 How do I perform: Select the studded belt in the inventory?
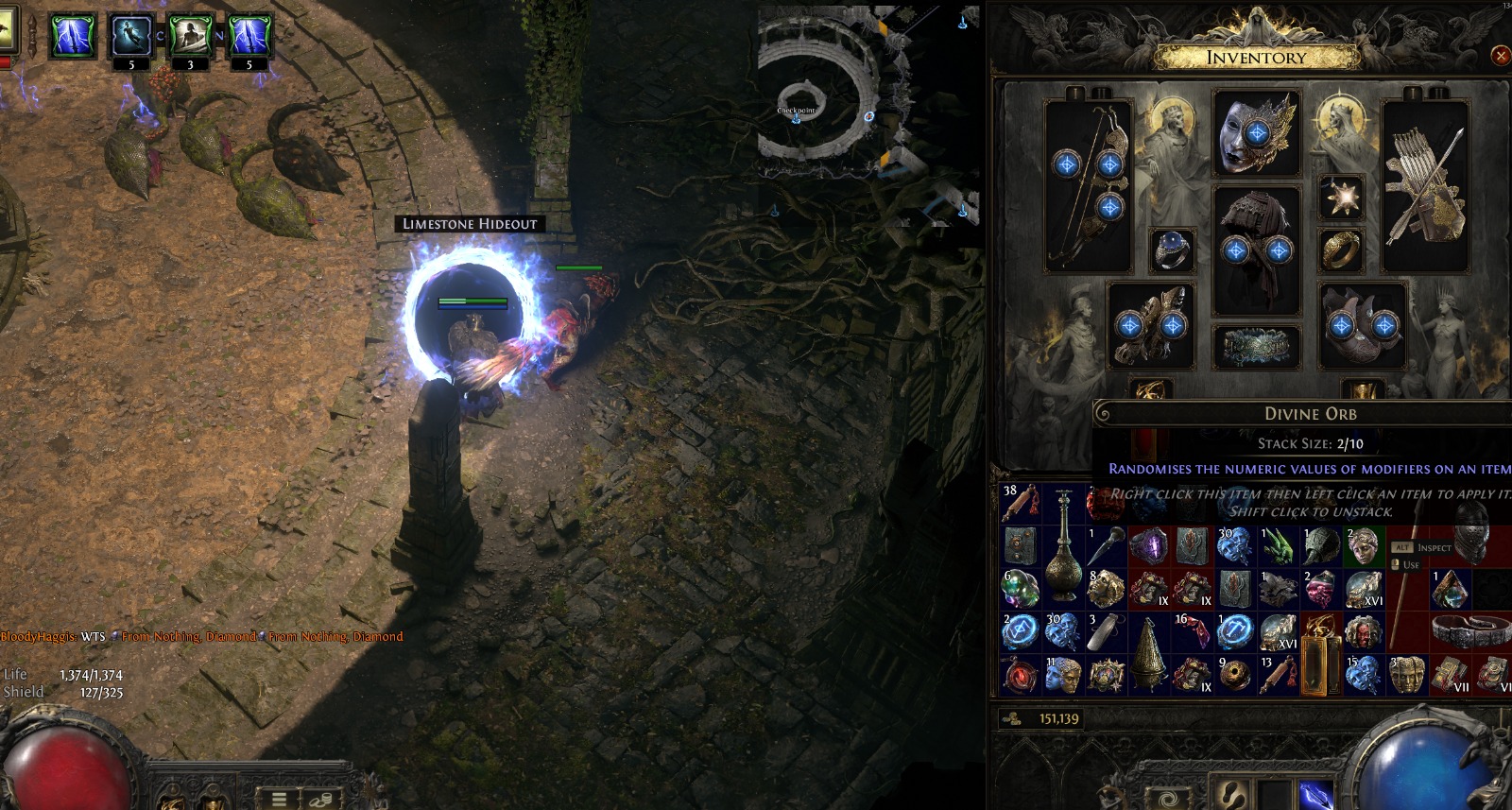(1469, 631)
